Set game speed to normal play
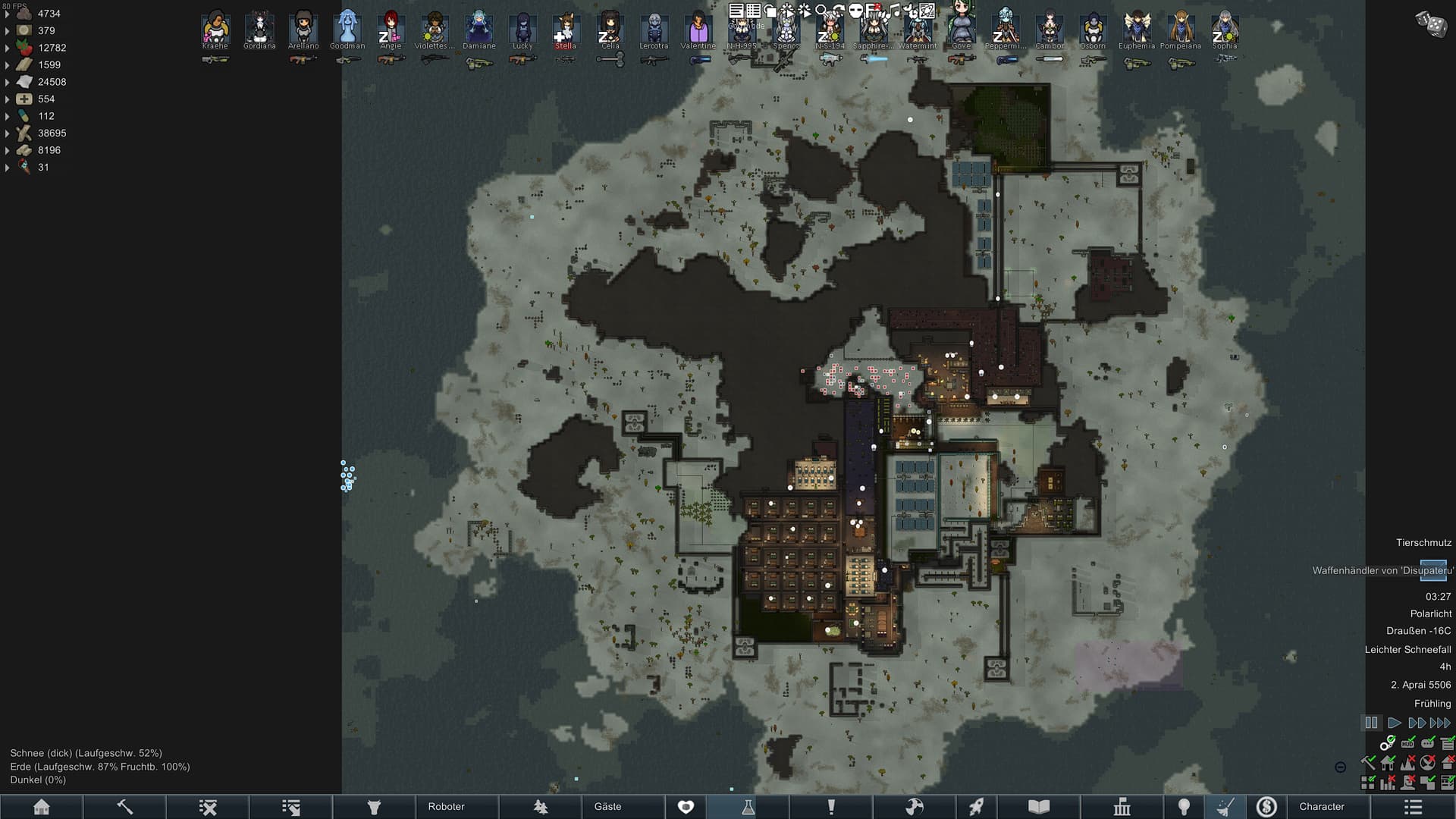Viewport: 1456px width, 819px height. point(1394,723)
